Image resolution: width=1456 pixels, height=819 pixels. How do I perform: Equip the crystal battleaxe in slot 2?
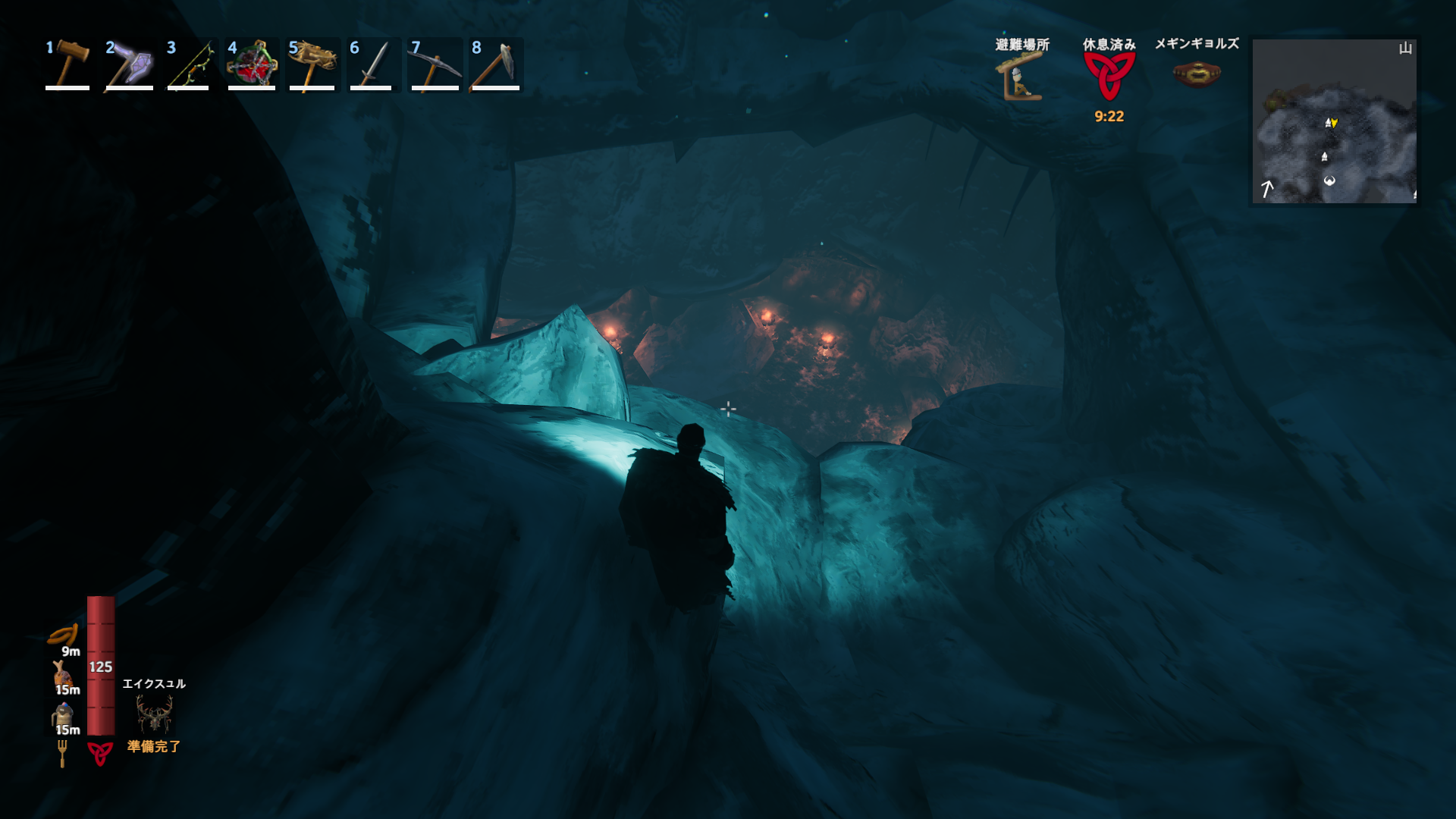129,65
